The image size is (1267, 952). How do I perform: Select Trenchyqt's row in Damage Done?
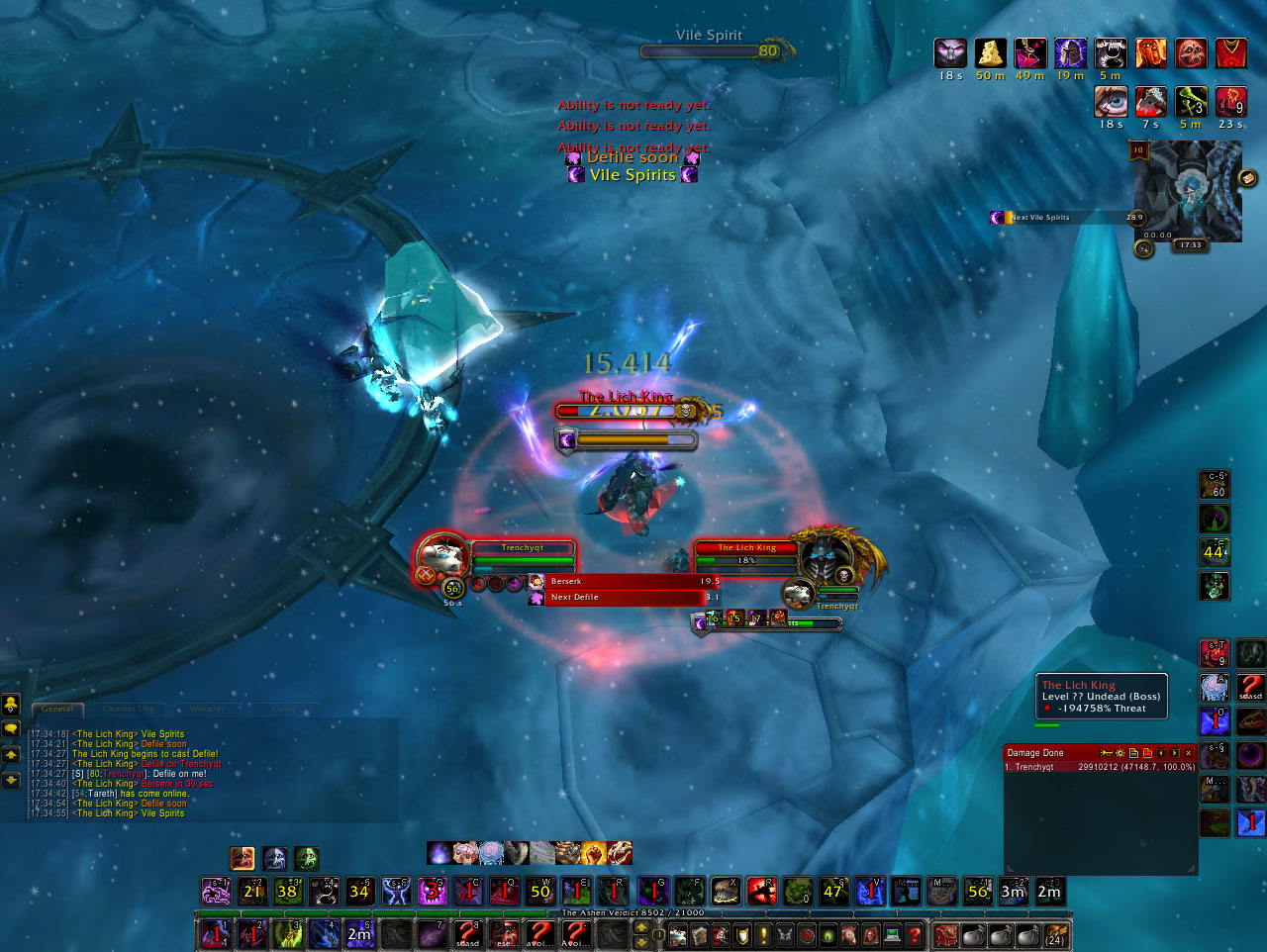tap(1099, 767)
